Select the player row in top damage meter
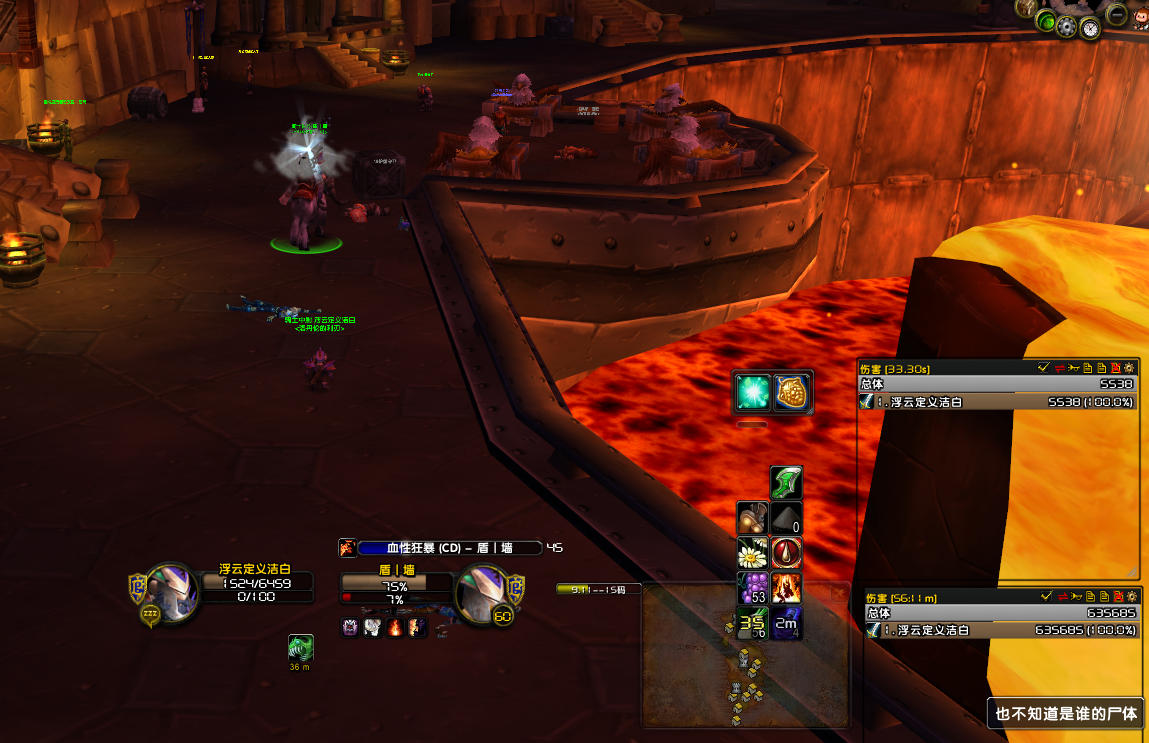 tap(998, 402)
